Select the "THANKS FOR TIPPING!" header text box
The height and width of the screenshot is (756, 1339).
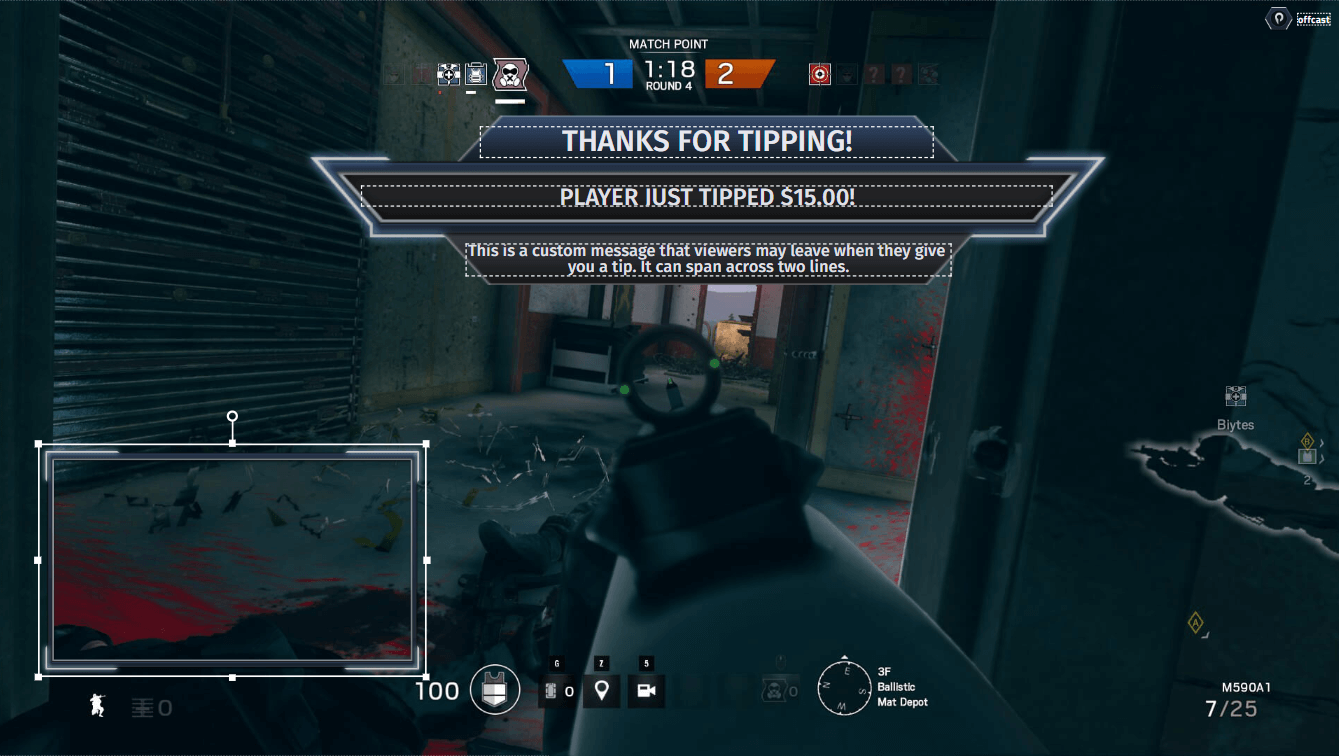(x=706, y=141)
